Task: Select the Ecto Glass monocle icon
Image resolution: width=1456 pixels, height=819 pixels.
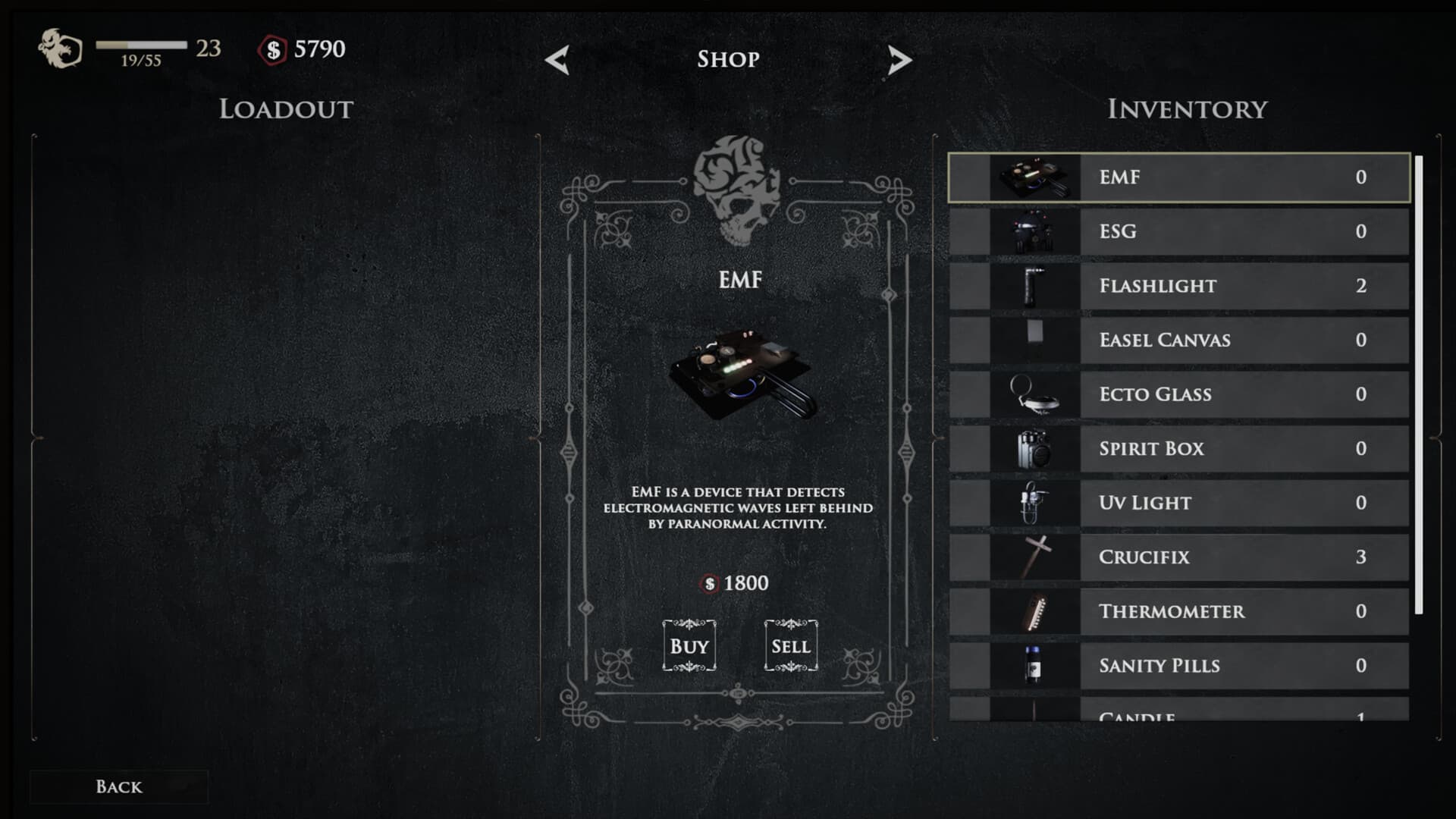Action: (1033, 394)
